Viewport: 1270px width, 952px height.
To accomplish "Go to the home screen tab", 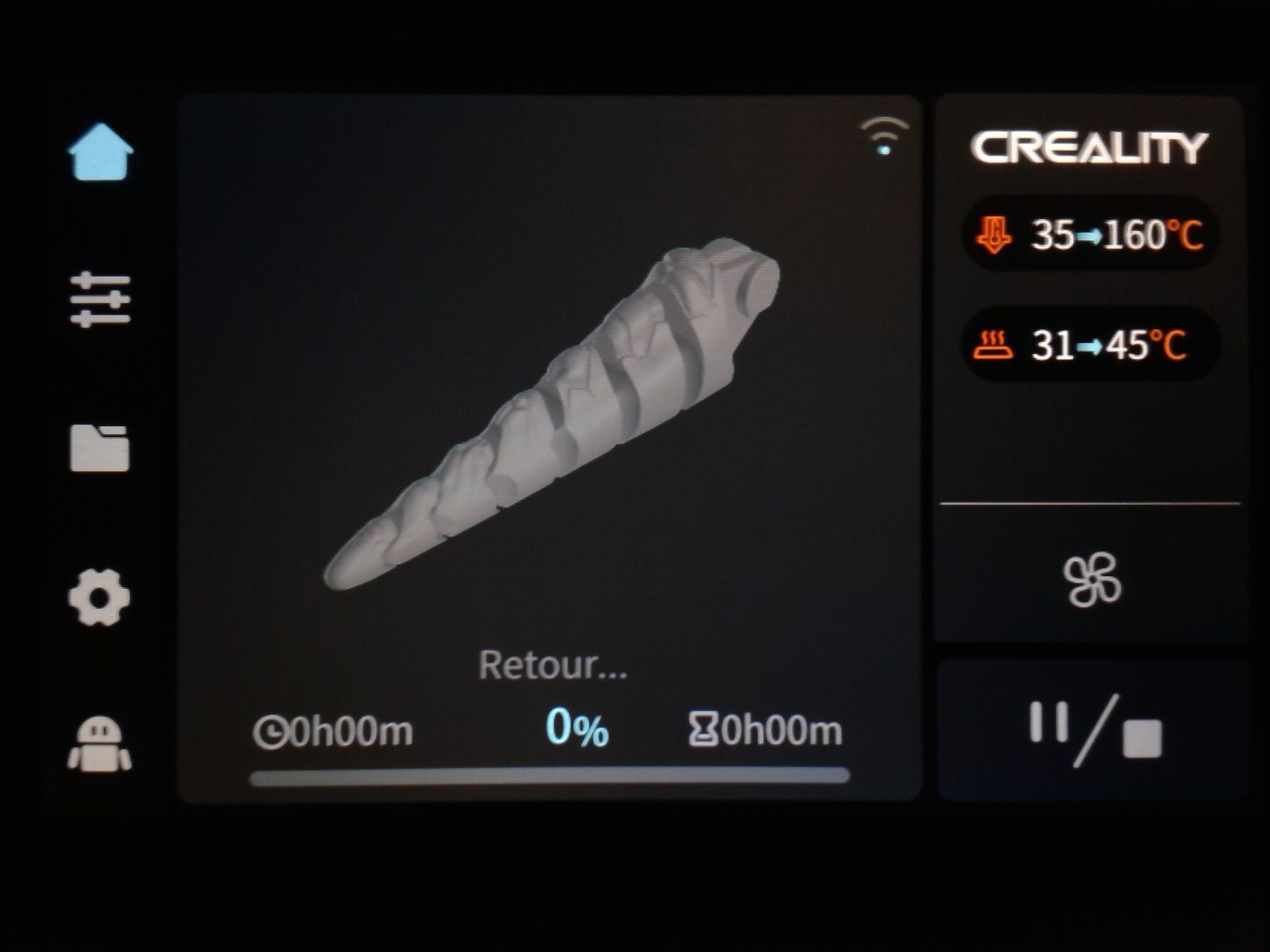I will [100, 151].
